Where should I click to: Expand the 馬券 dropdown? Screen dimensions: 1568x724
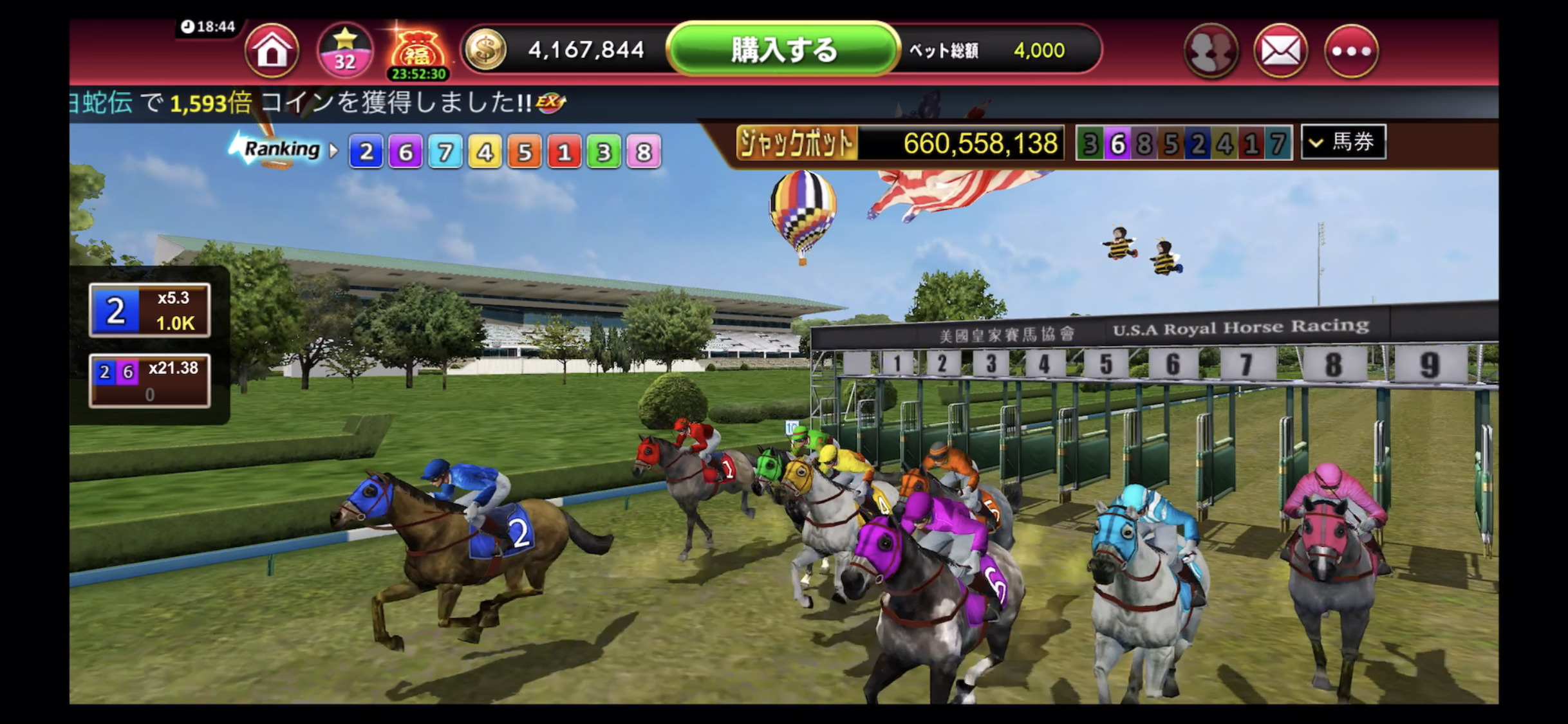pos(1343,142)
